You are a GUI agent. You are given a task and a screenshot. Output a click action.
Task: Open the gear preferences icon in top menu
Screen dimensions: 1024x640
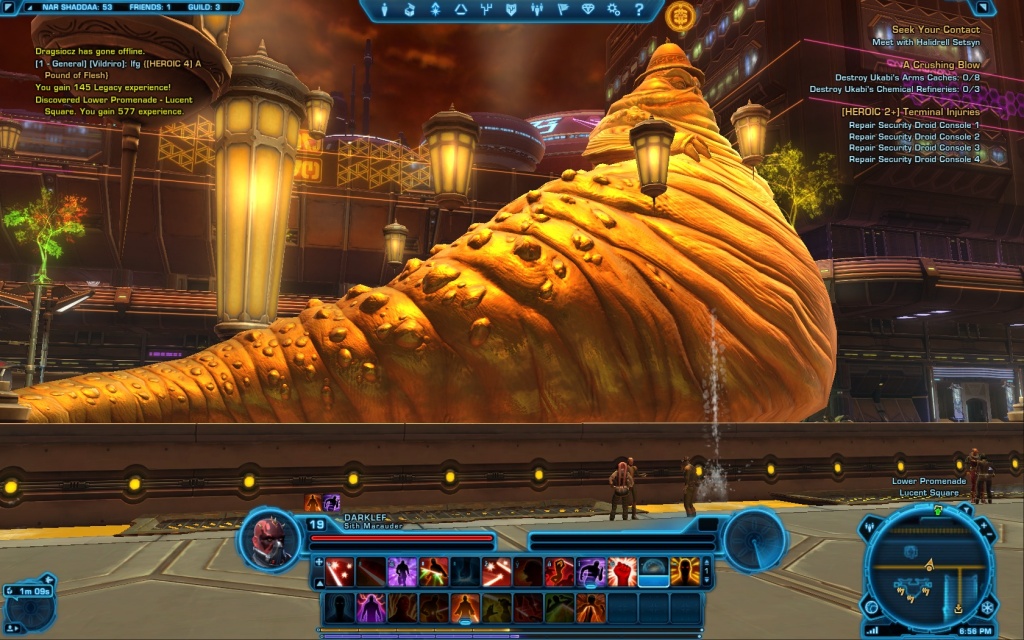pos(614,10)
